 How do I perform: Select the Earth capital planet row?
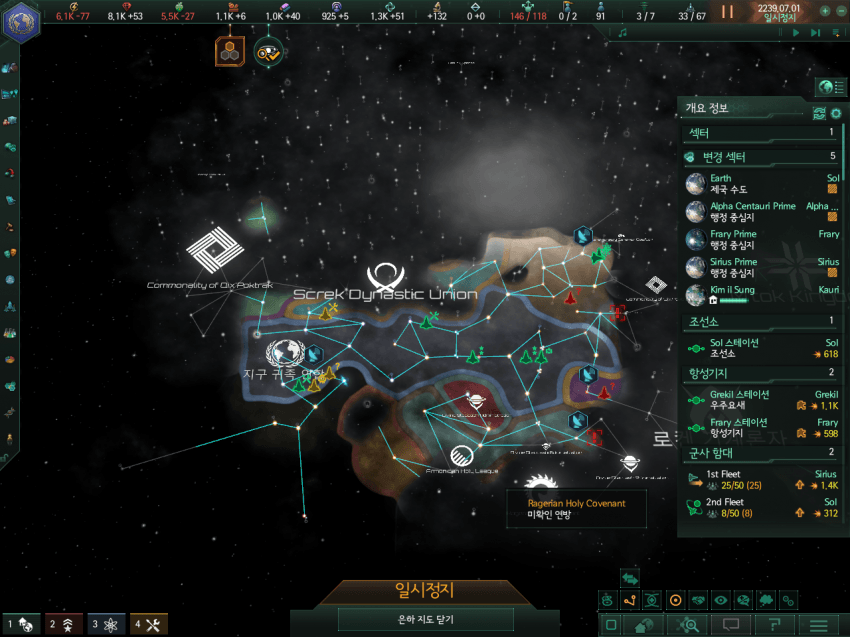click(x=762, y=183)
